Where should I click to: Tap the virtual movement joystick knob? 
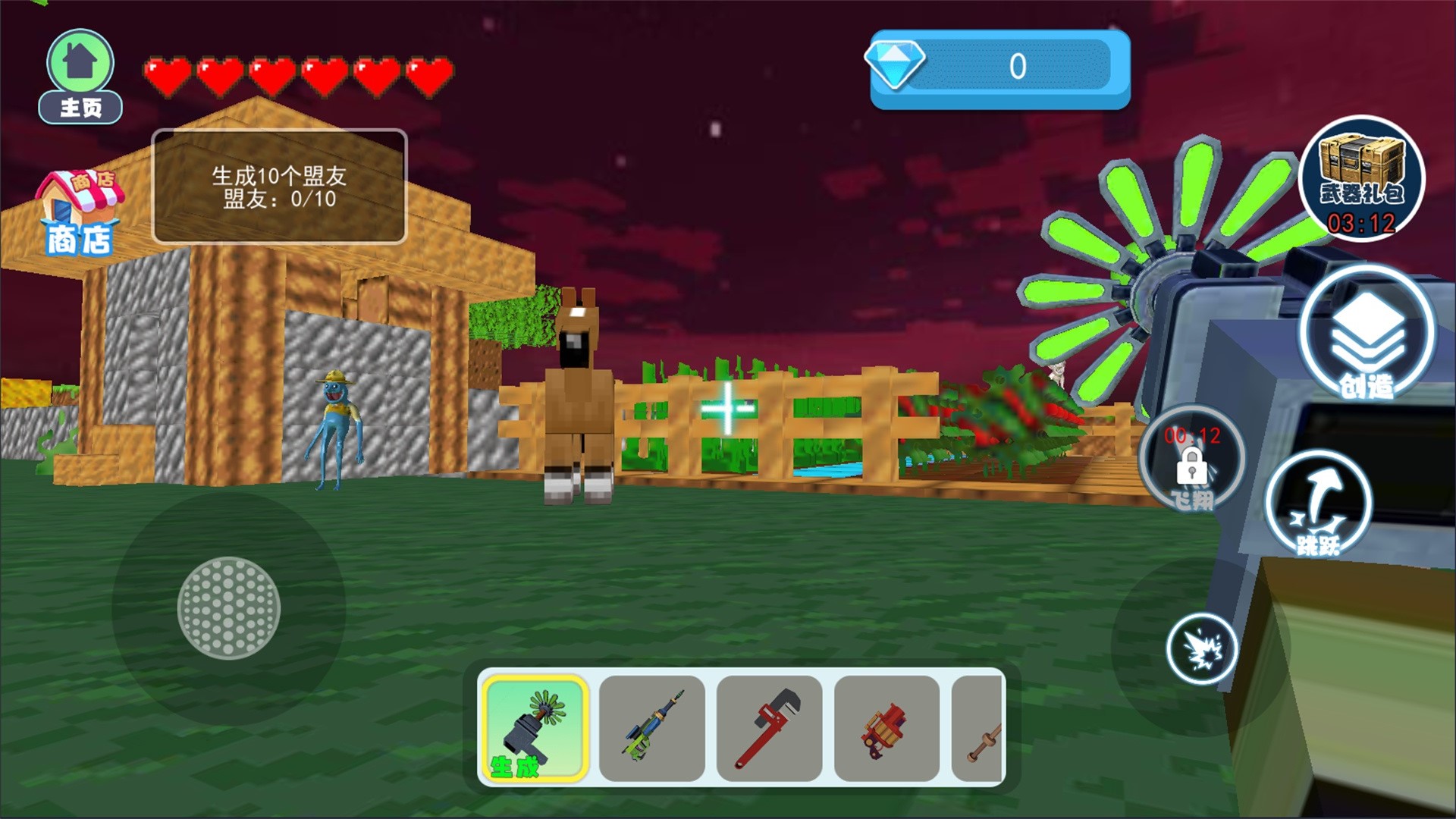[229, 608]
